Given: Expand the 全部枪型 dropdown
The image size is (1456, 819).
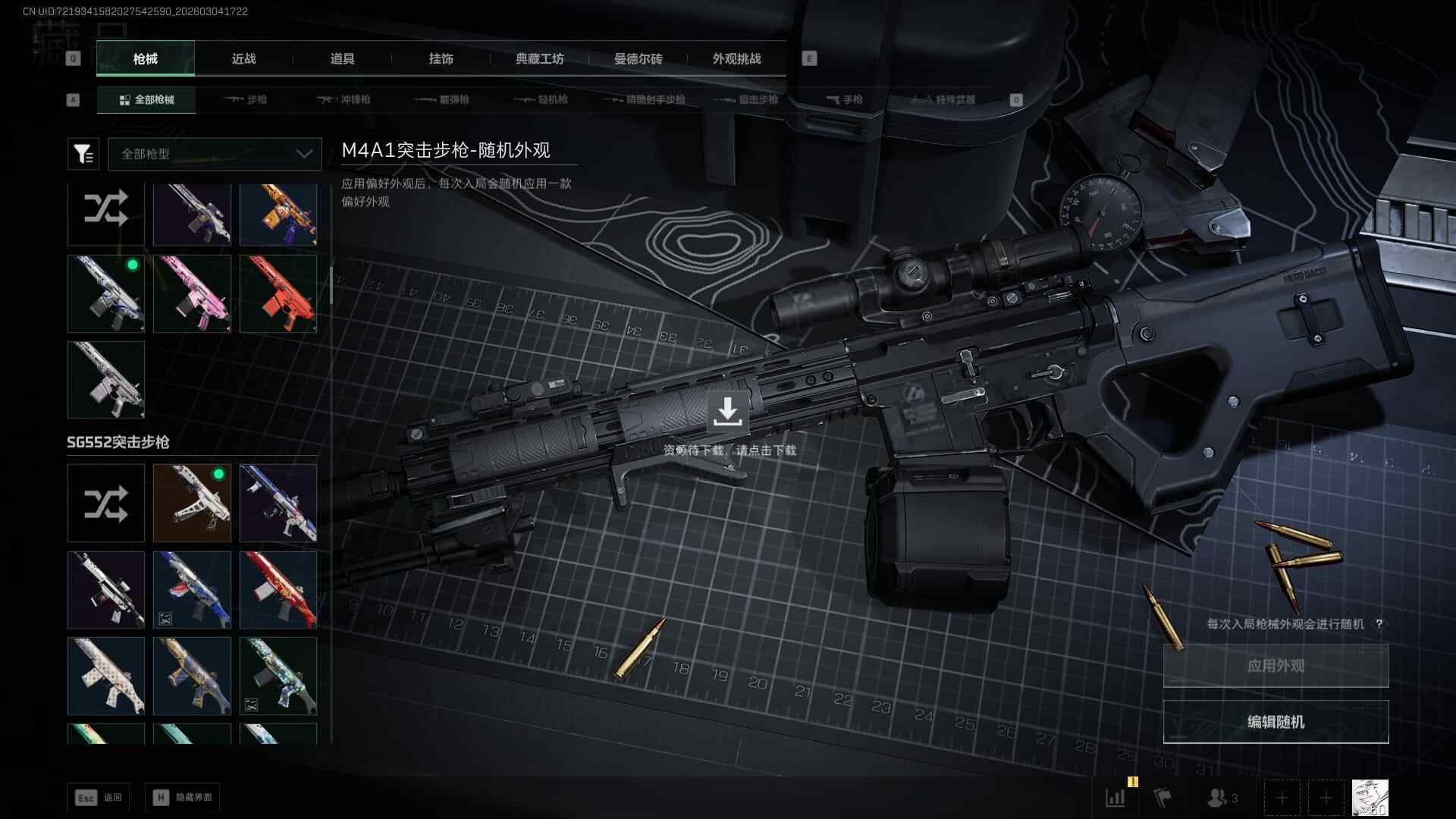Looking at the screenshot, I should (x=215, y=154).
